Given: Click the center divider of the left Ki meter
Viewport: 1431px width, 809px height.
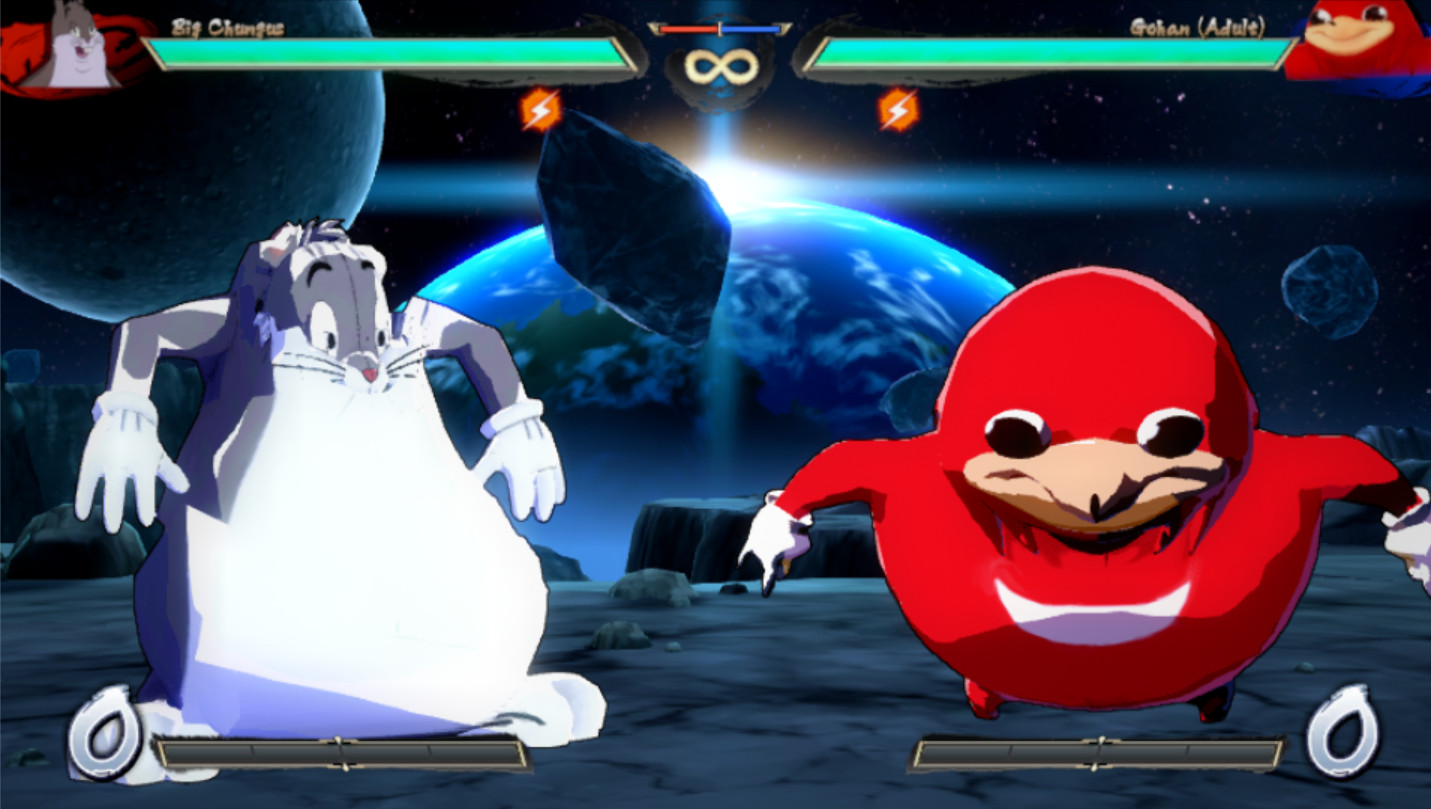Looking at the screenshot, I should (340, 750).
